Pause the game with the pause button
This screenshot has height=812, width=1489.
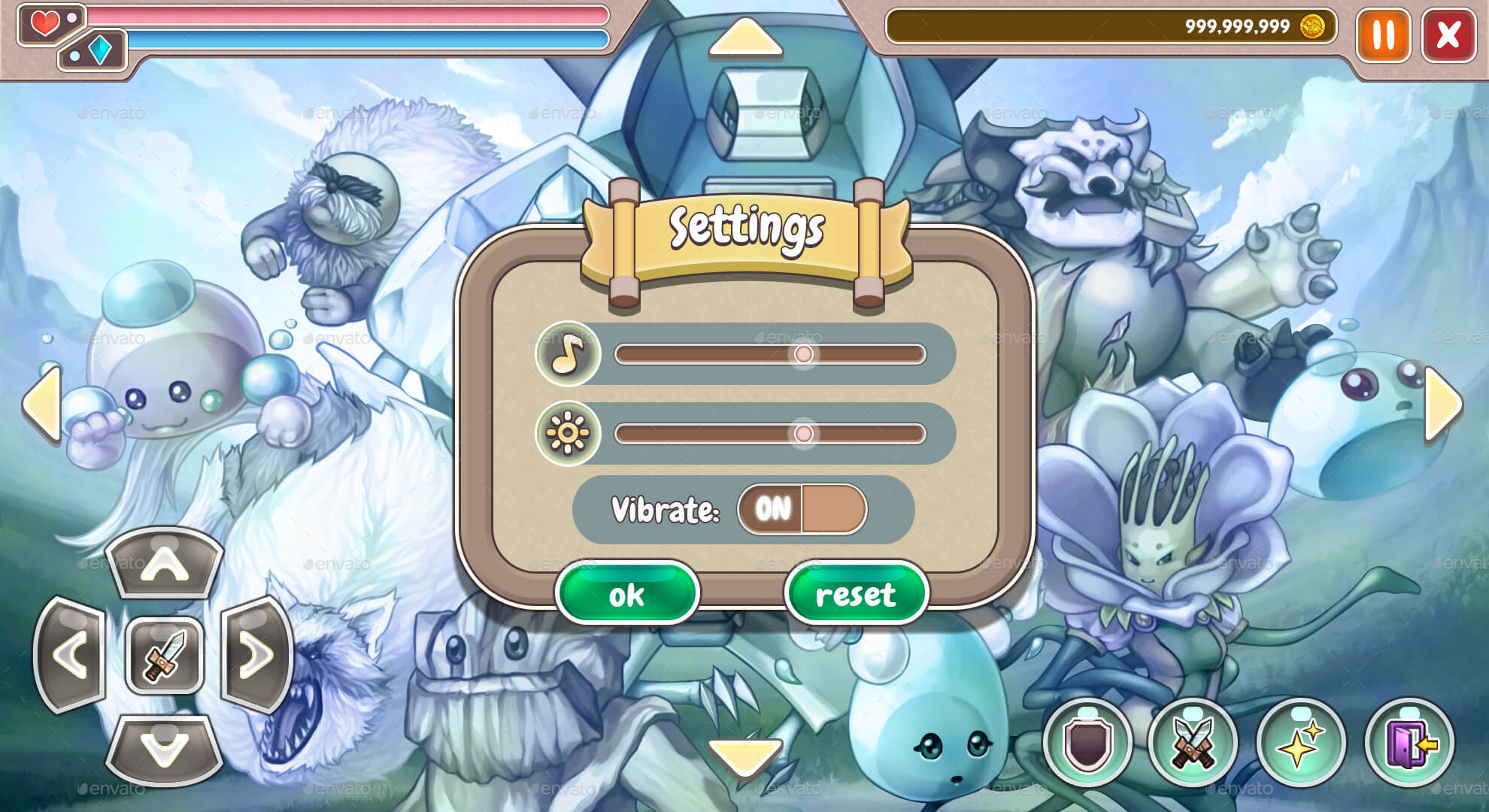coord(1382,35)
